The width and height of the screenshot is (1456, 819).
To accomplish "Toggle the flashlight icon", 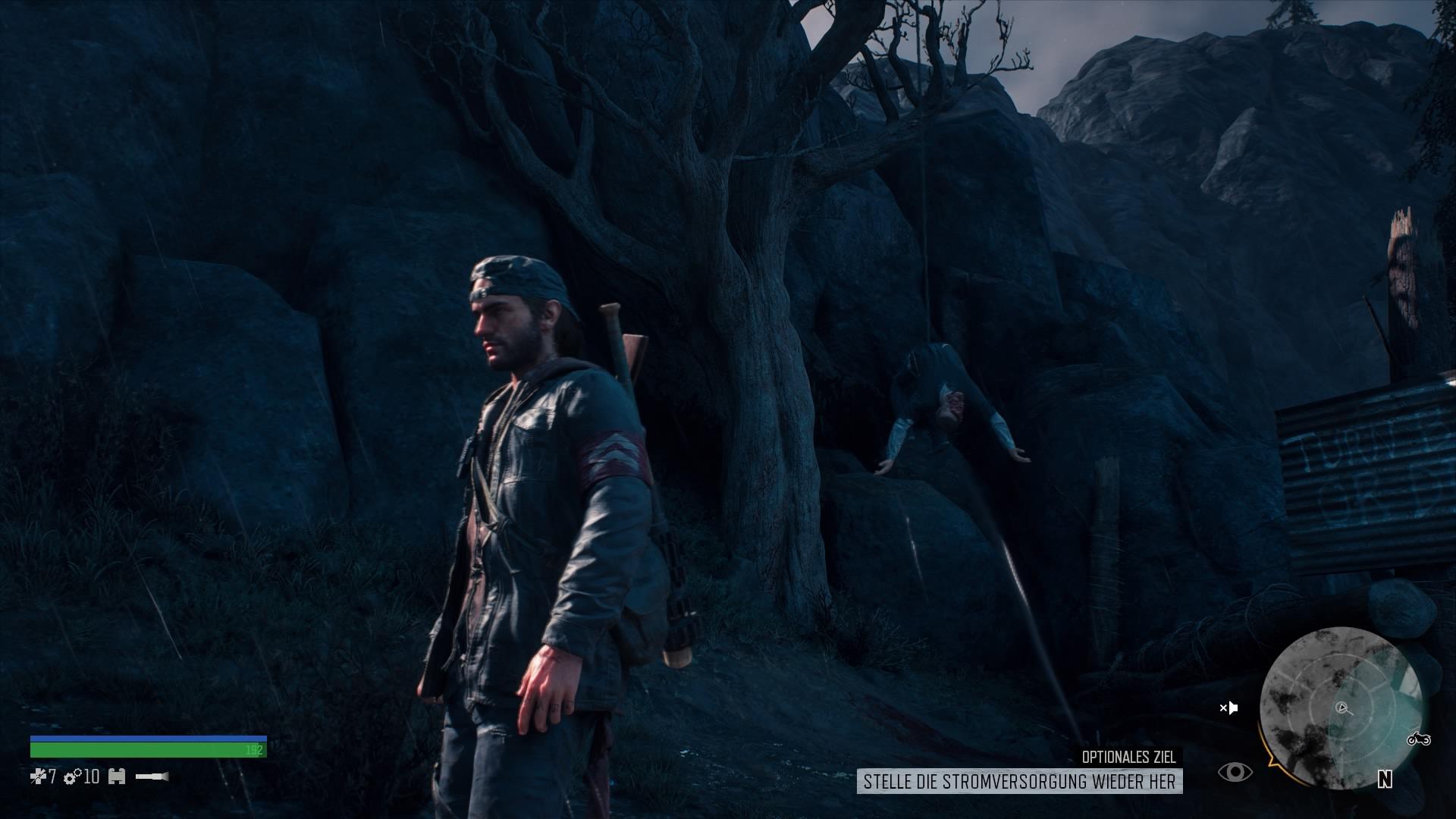I will [152, 777].
